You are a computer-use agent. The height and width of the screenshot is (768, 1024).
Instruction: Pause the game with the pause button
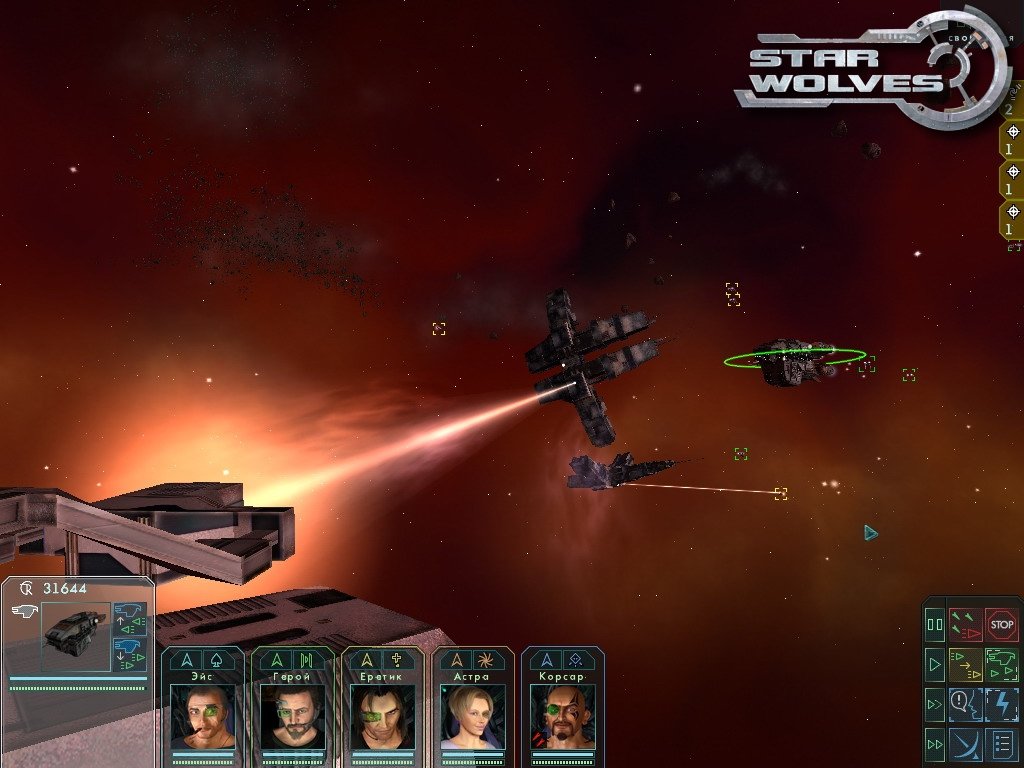pos(935,625)
